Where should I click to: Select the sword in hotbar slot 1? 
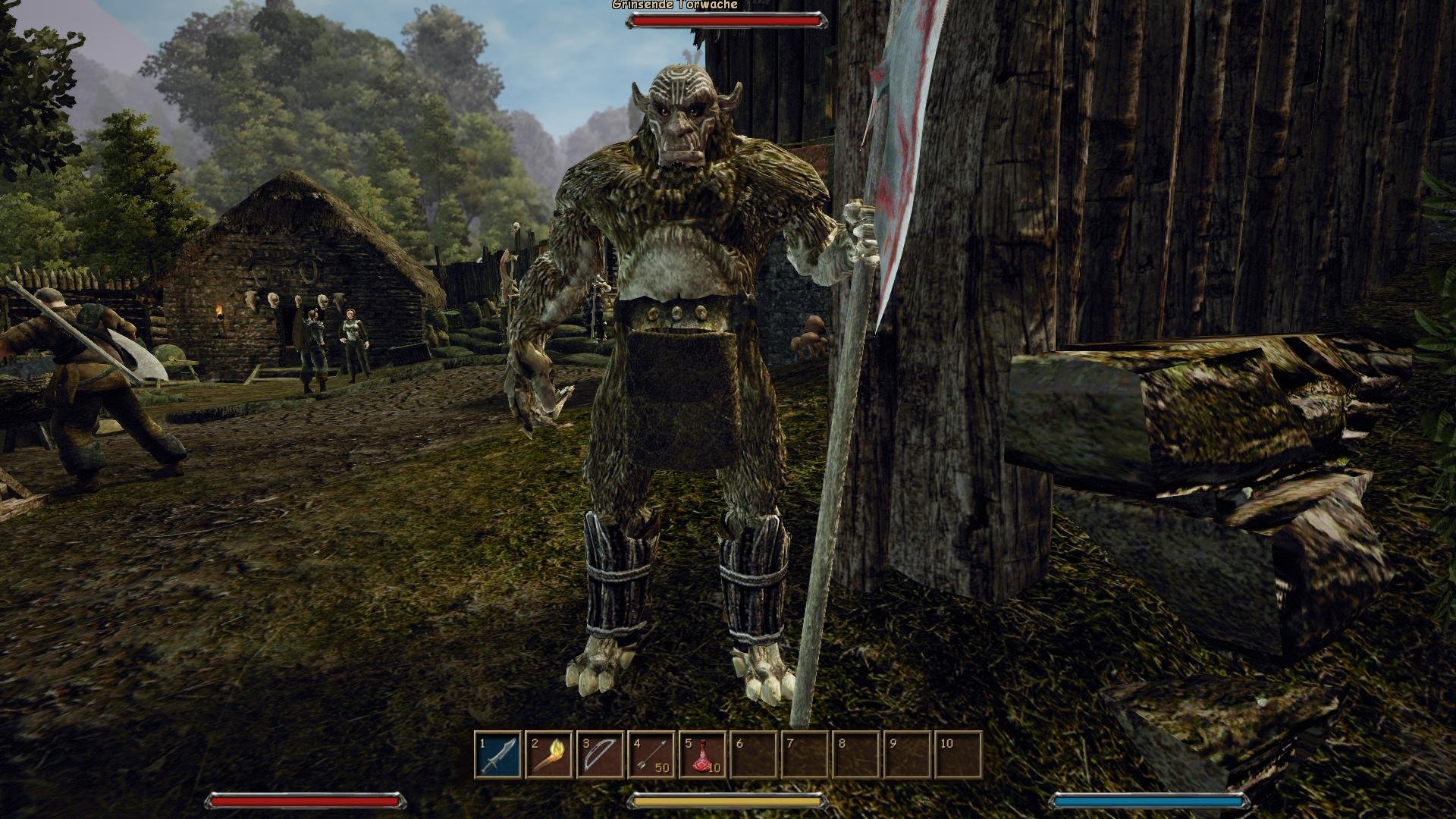click(498, 755)
